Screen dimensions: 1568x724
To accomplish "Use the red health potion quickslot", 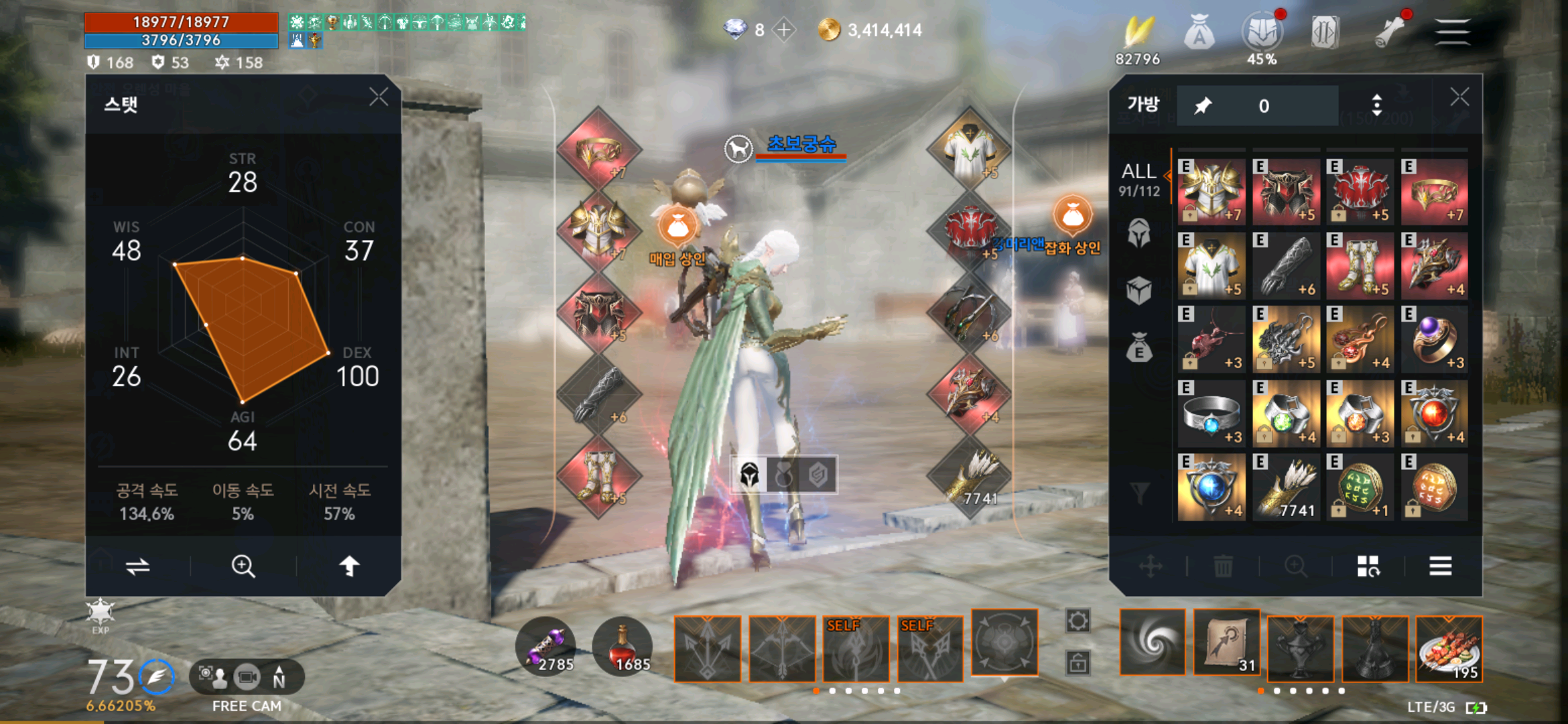I will click(x=623, y=647).
